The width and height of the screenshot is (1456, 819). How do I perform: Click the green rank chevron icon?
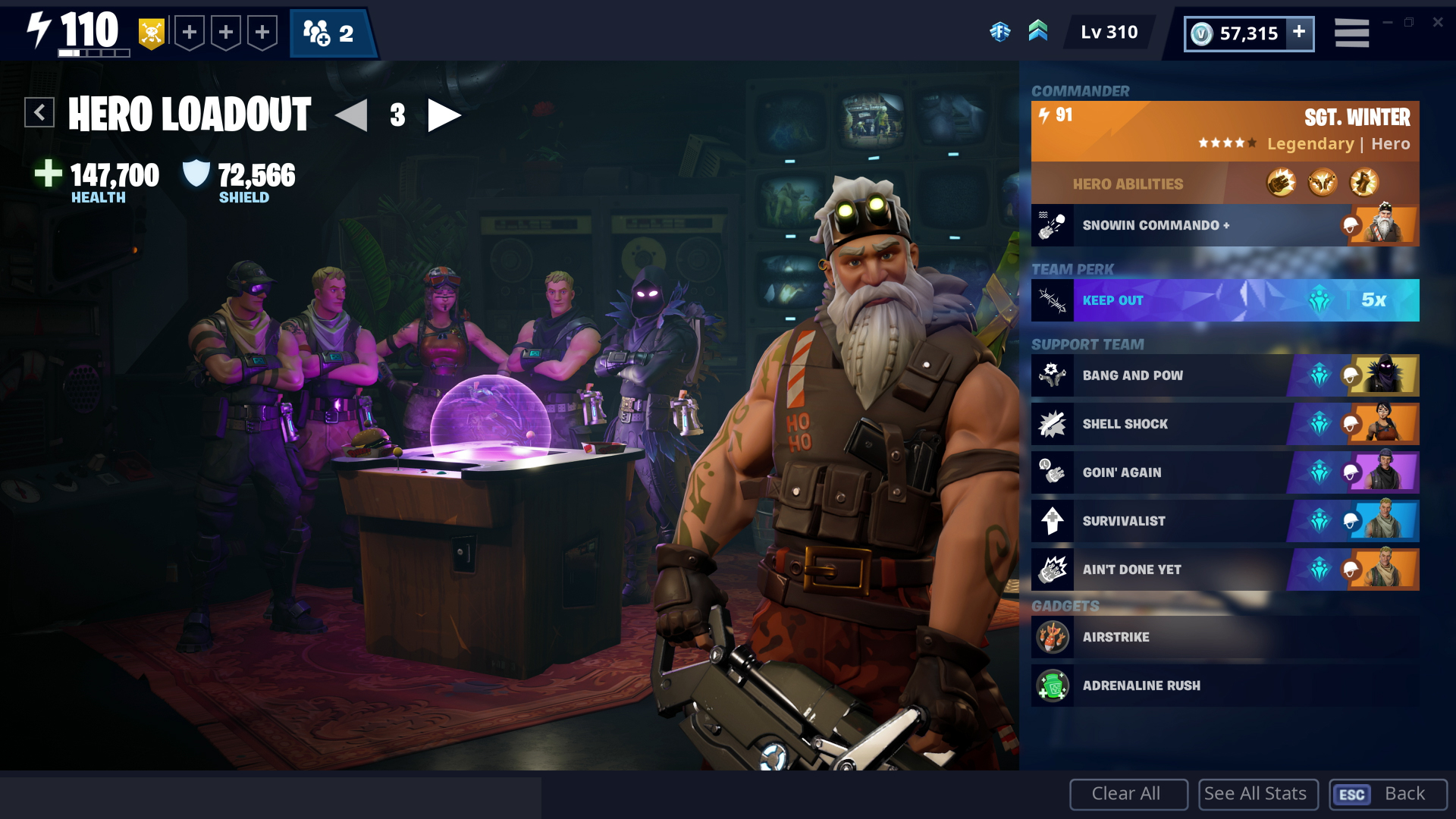(x=1039, y=32)
